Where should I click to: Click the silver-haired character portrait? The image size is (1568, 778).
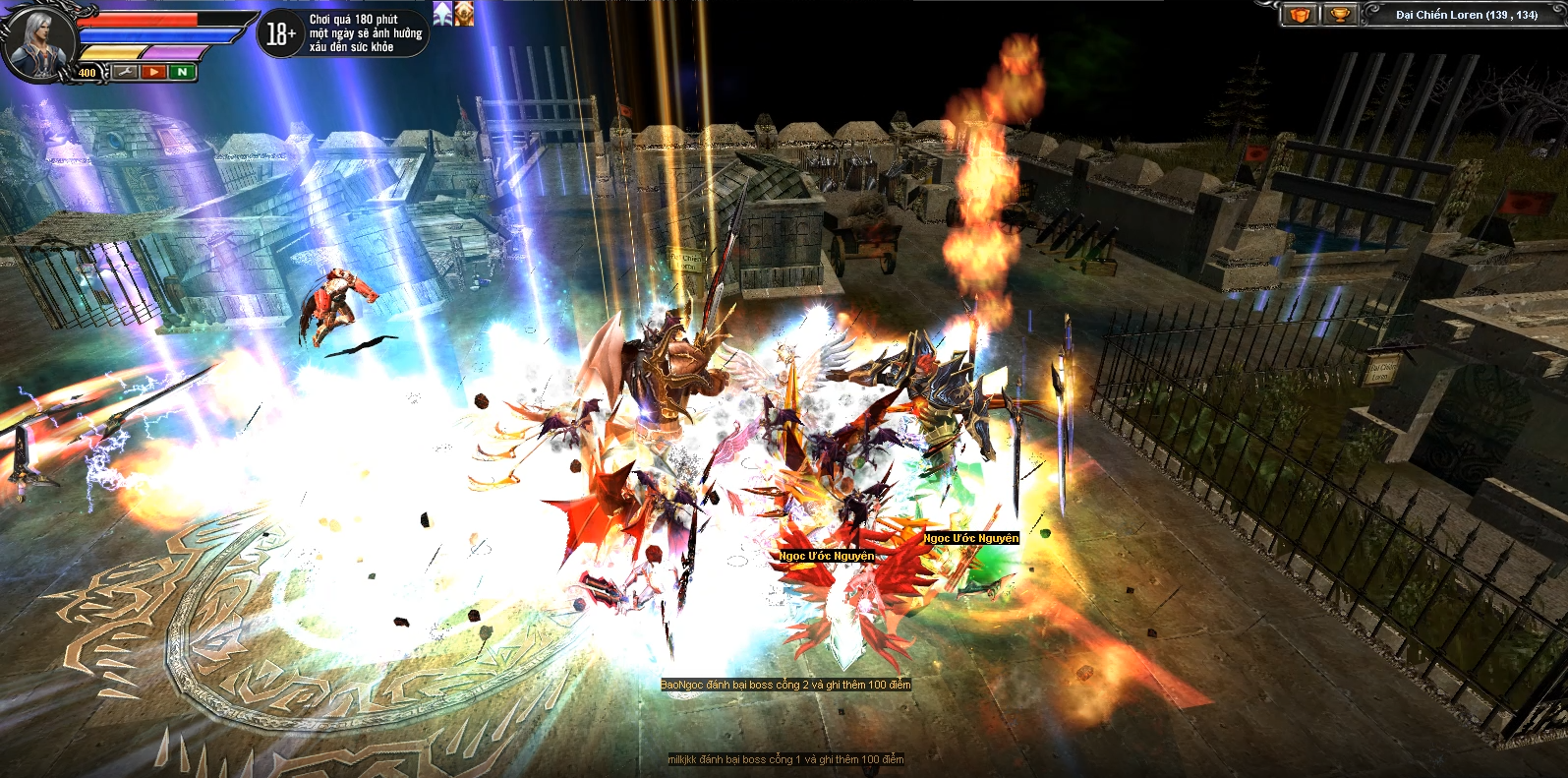(41, 38)
